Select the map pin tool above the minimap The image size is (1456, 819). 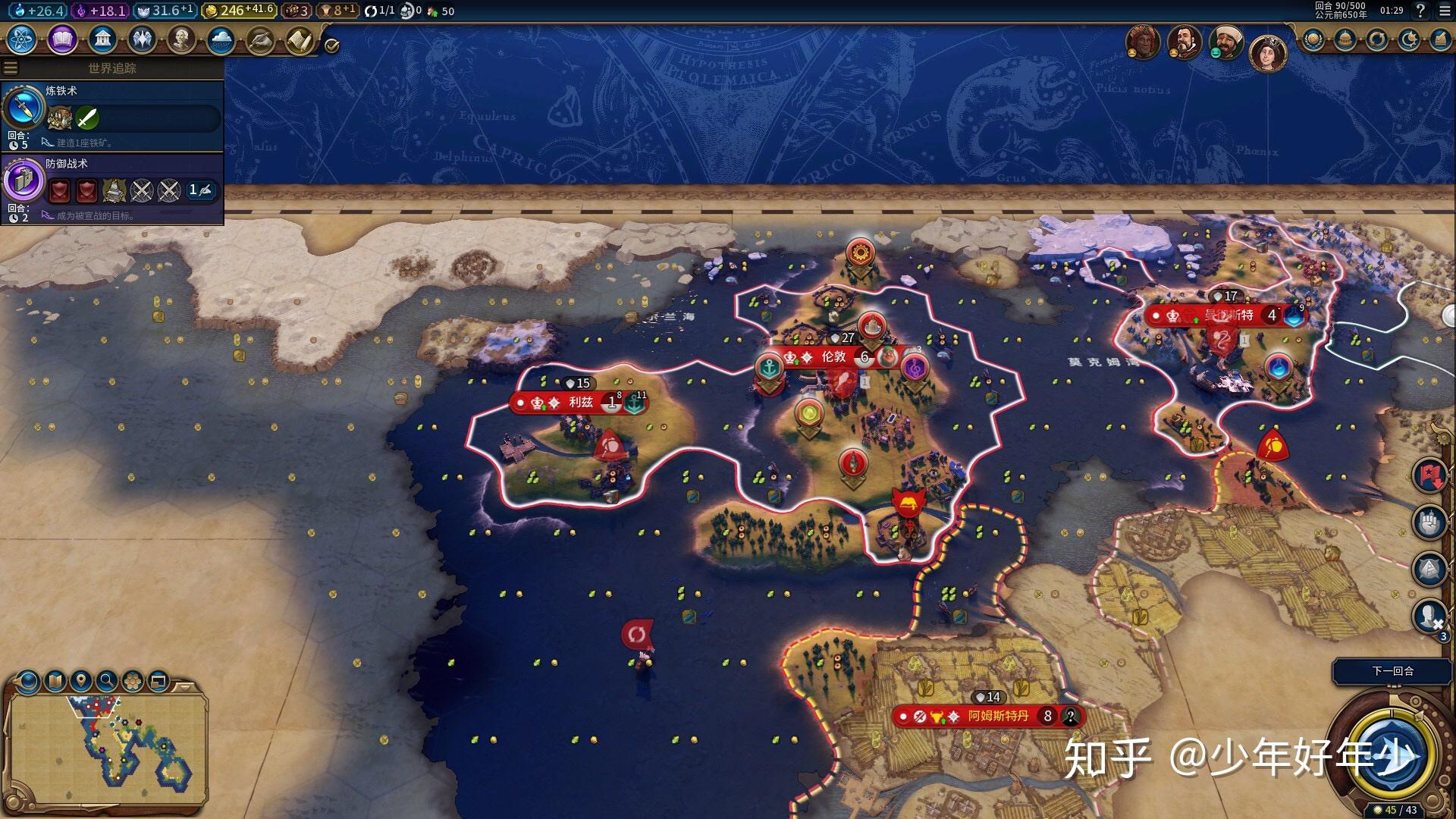tap(80, 681)
